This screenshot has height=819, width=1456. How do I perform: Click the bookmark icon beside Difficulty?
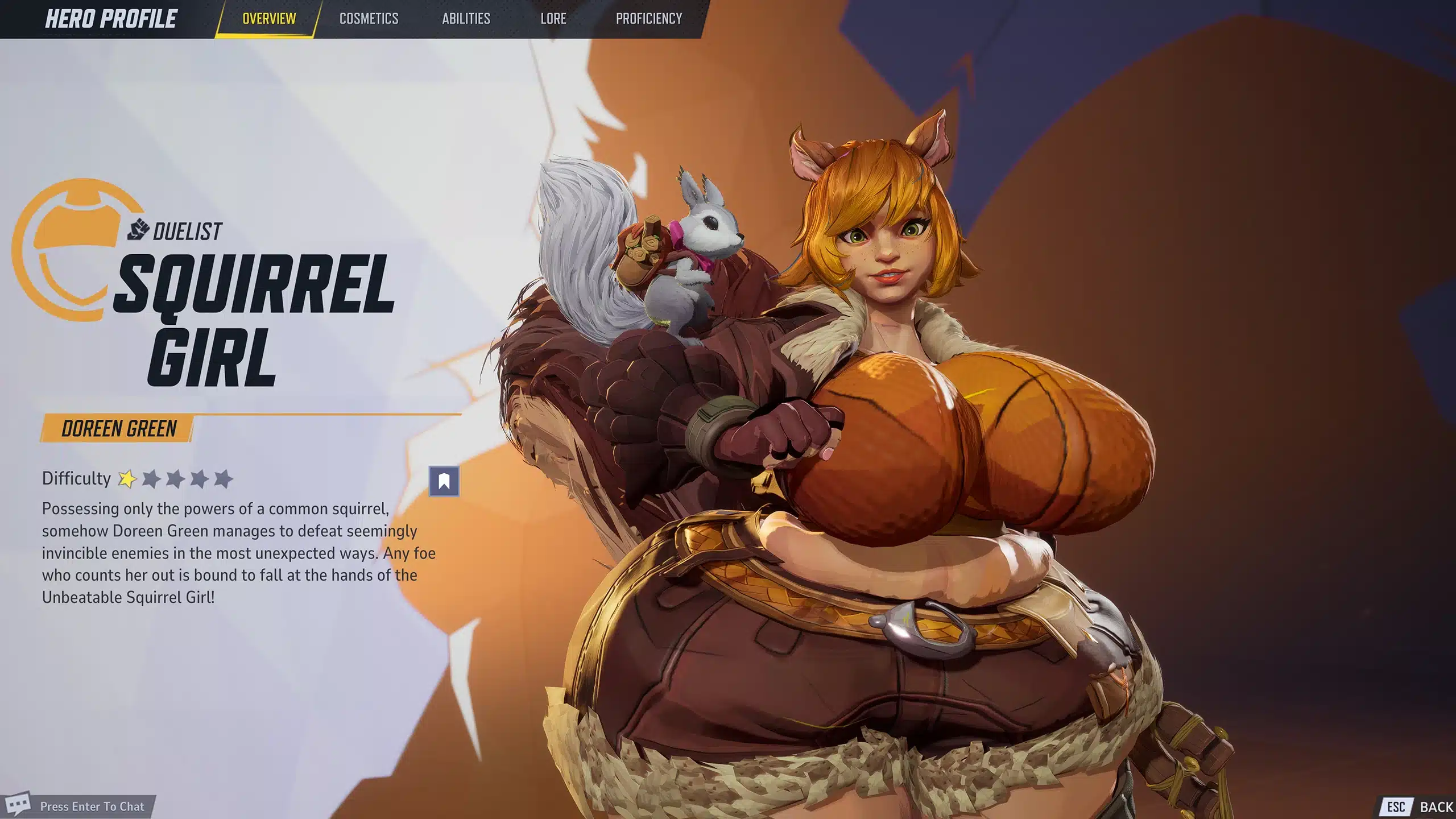(444, 481)
